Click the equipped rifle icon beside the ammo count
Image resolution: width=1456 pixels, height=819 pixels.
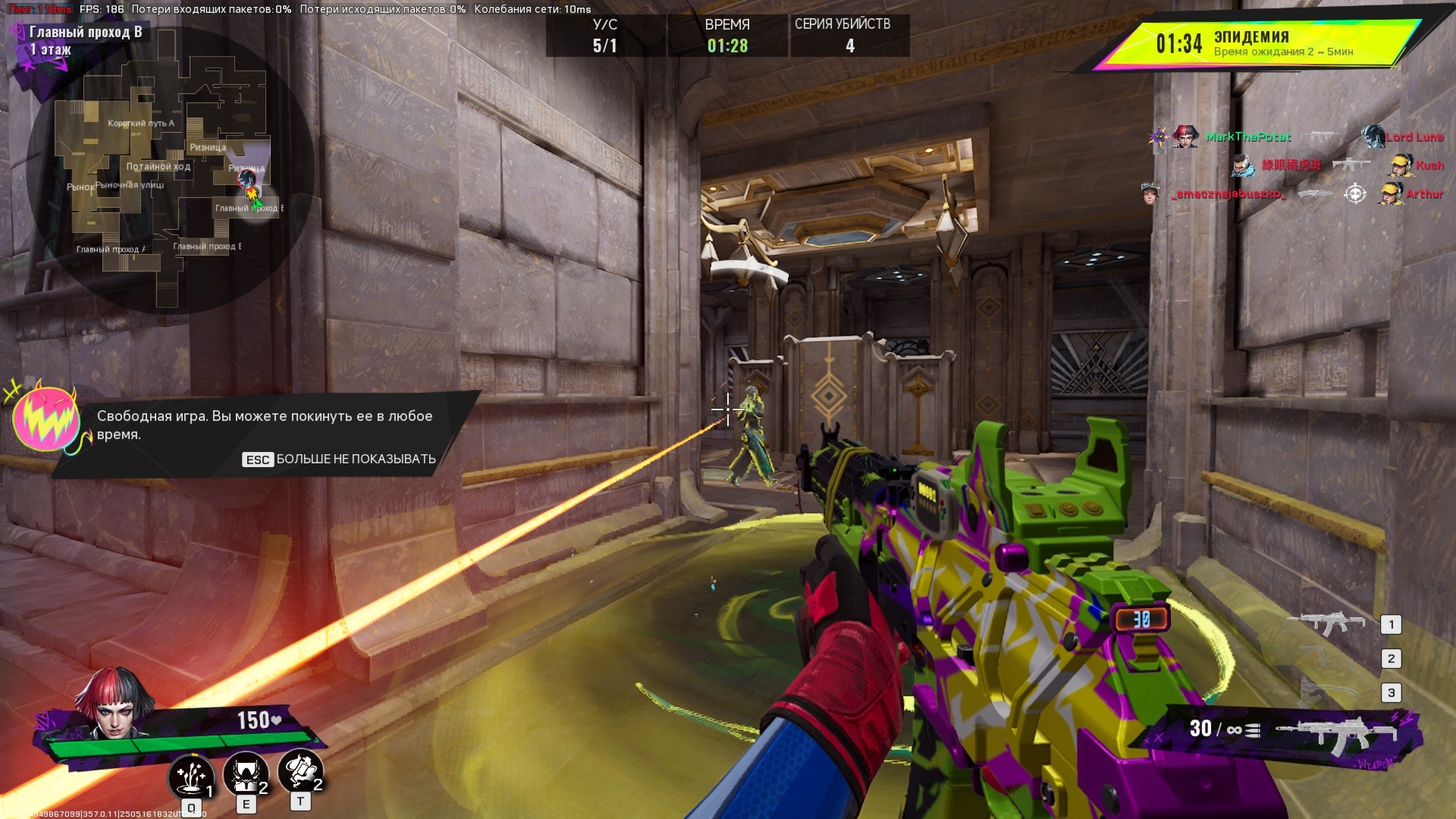[x=1336, y=732]
